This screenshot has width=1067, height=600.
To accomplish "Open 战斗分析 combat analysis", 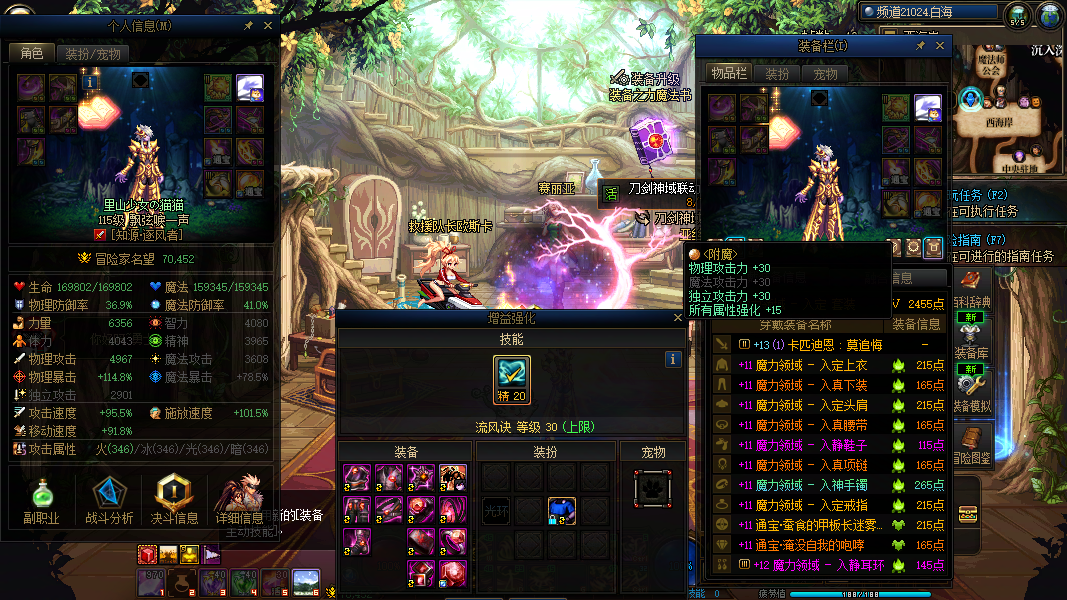I will (110, 498).
